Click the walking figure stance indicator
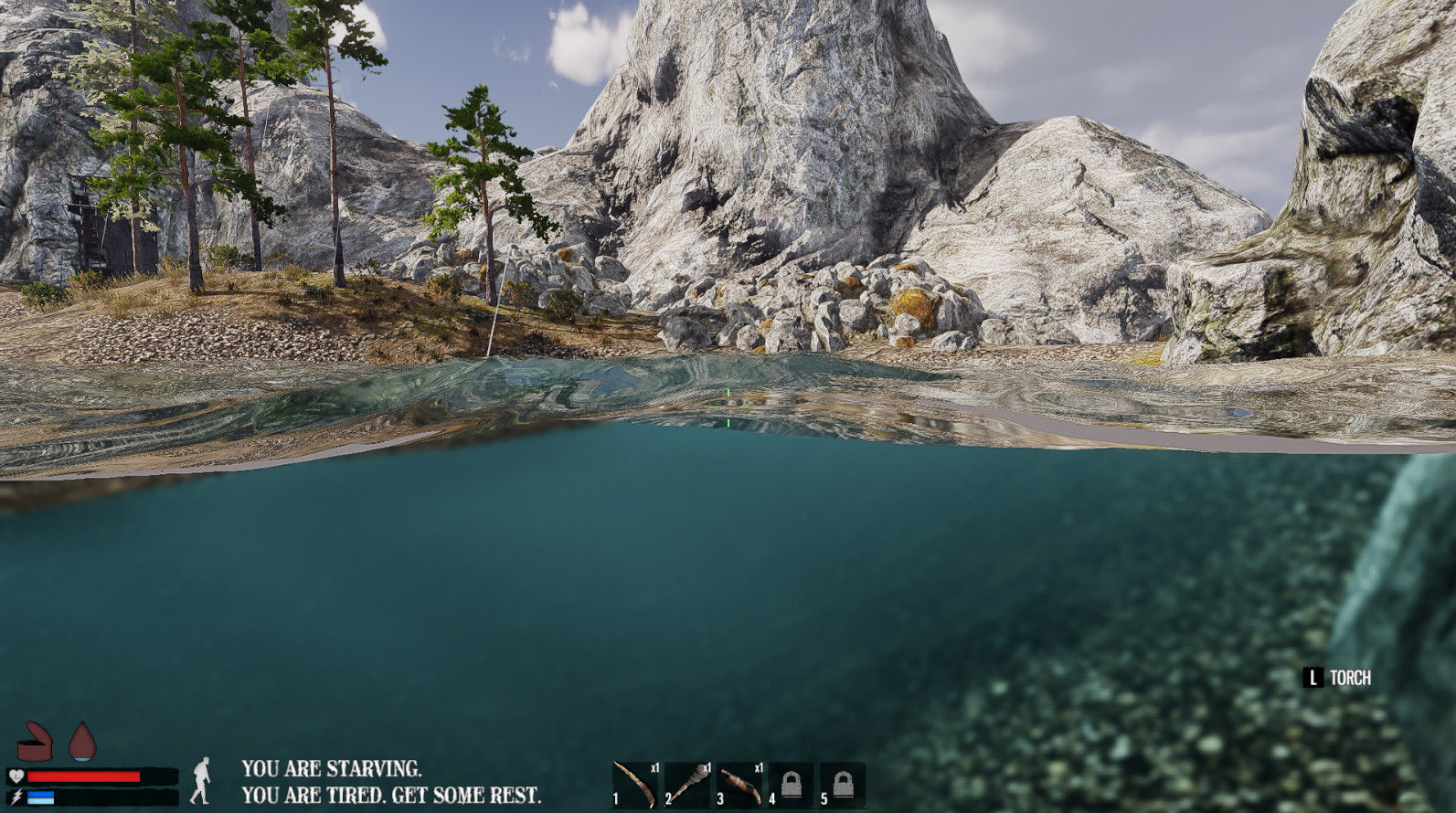 point(202,781)
